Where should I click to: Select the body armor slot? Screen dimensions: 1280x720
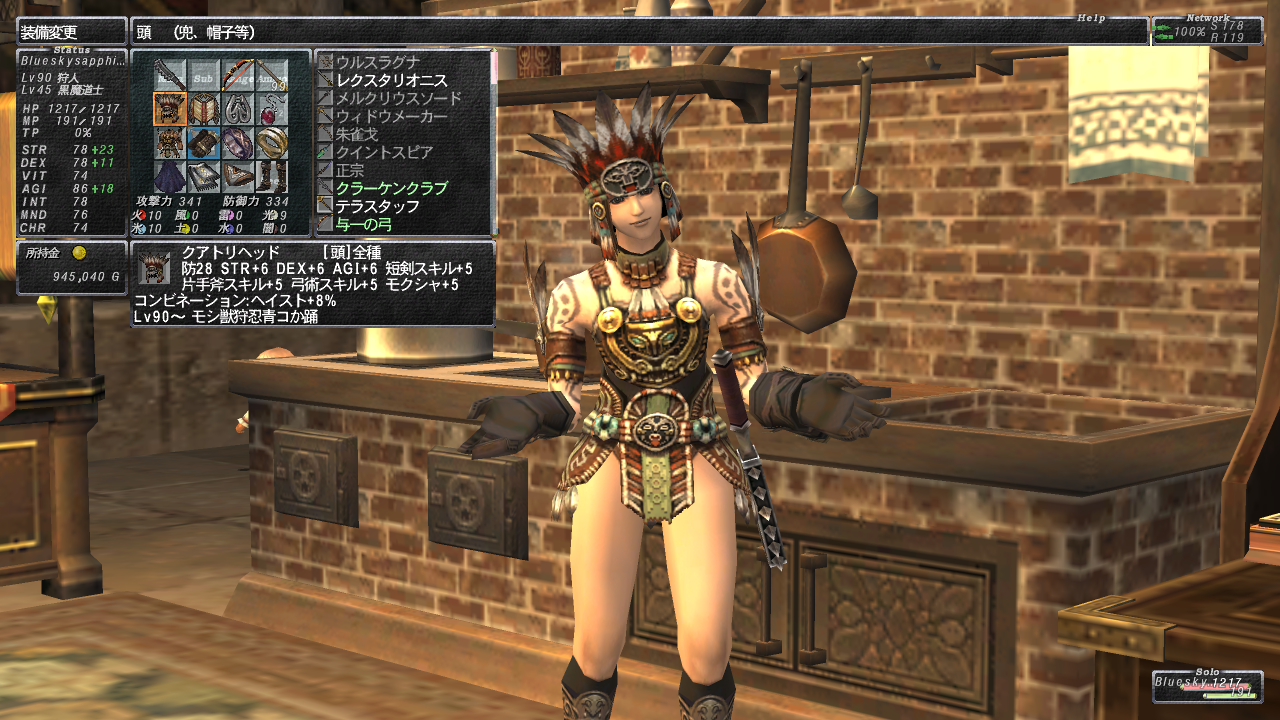tap(169, 142)
